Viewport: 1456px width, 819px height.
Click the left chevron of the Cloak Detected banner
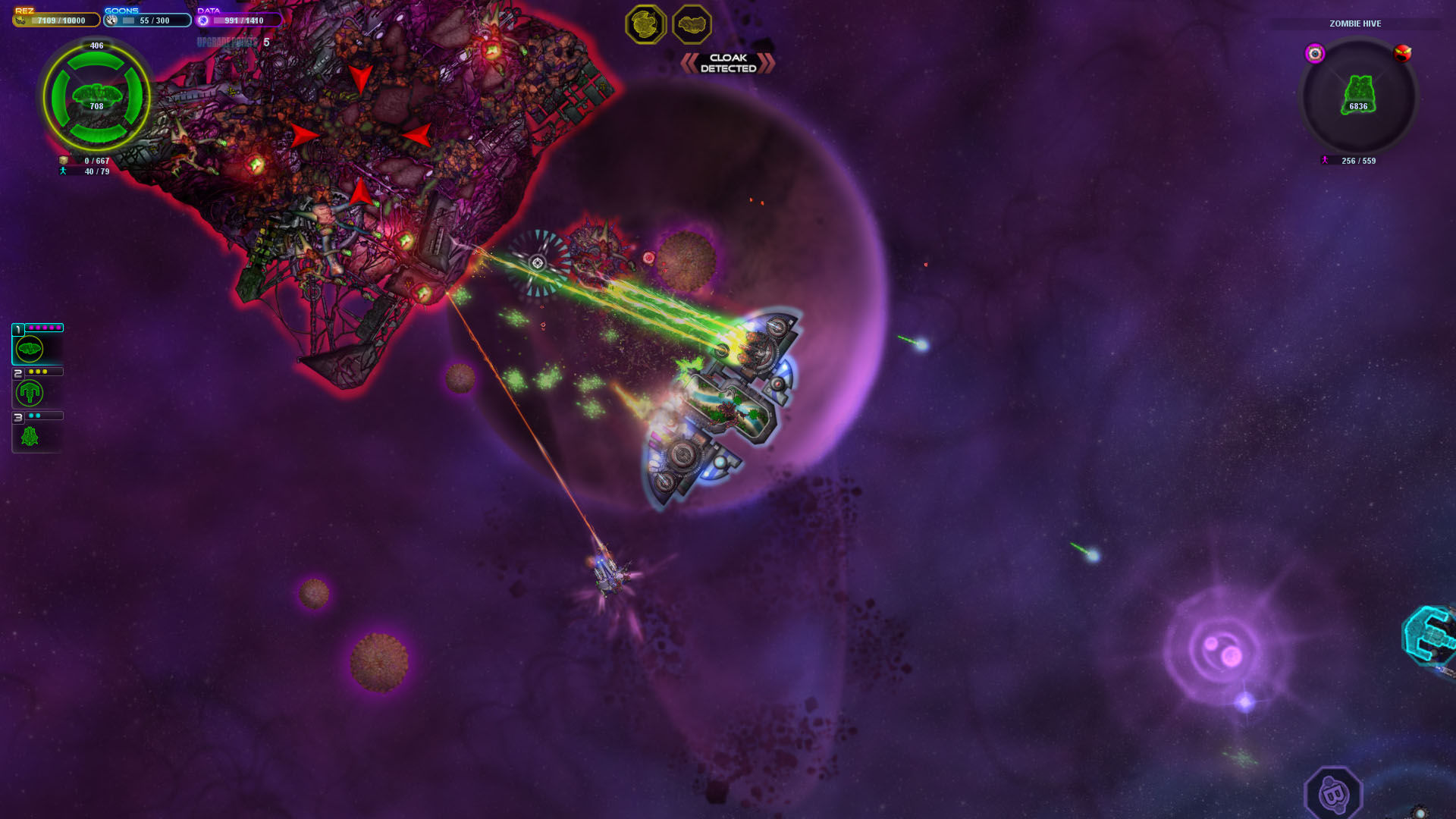point(689,61)
